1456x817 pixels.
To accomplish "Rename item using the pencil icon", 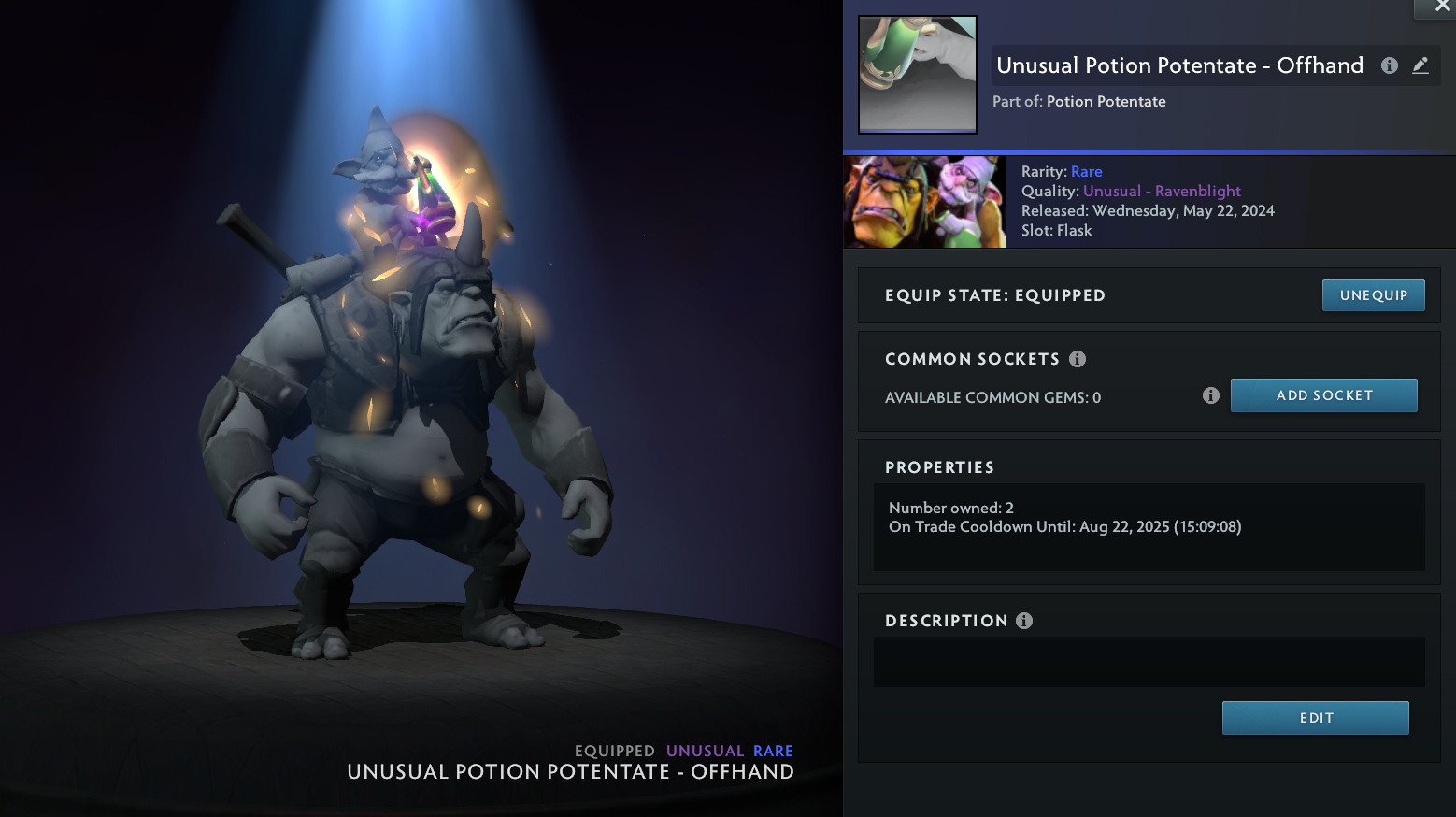I will coord(1420,65).
